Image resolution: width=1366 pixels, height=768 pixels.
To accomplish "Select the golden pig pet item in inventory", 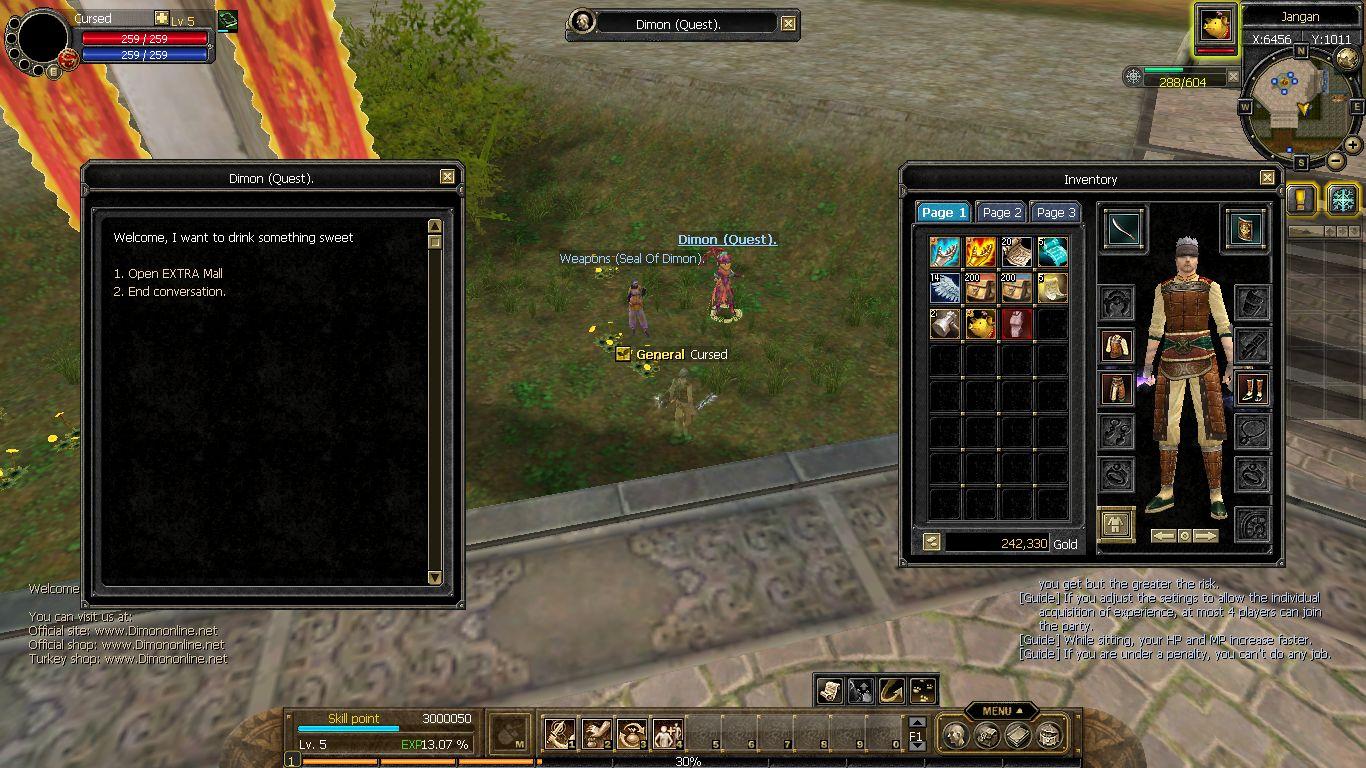I will [x=981, y=324].
